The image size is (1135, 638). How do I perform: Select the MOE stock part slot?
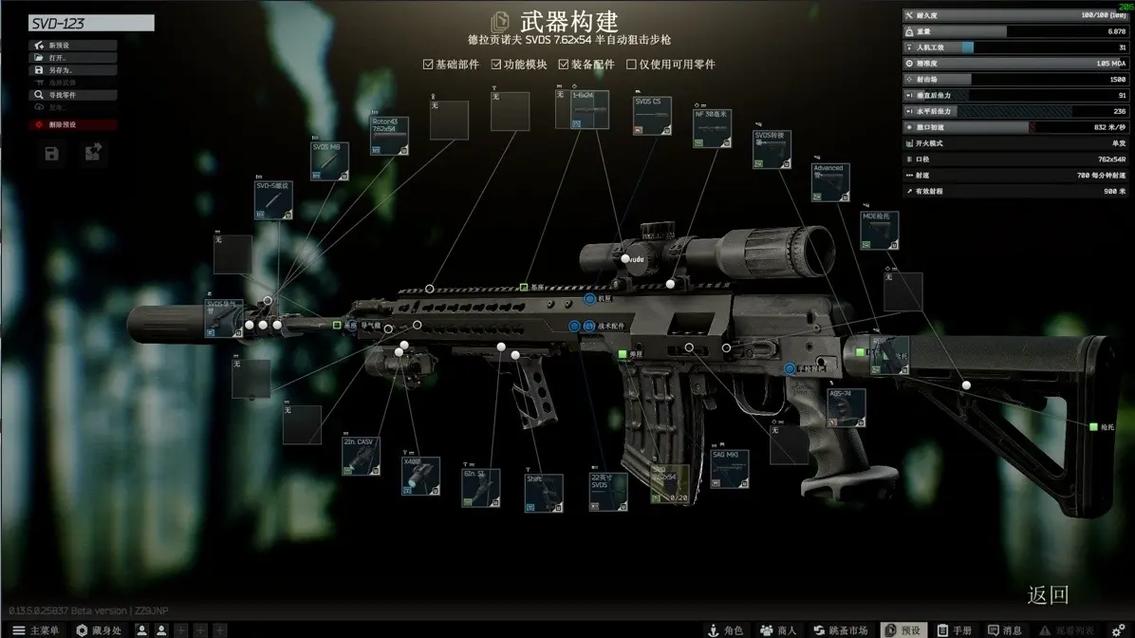pyautogui.click(x=880, y=230)
